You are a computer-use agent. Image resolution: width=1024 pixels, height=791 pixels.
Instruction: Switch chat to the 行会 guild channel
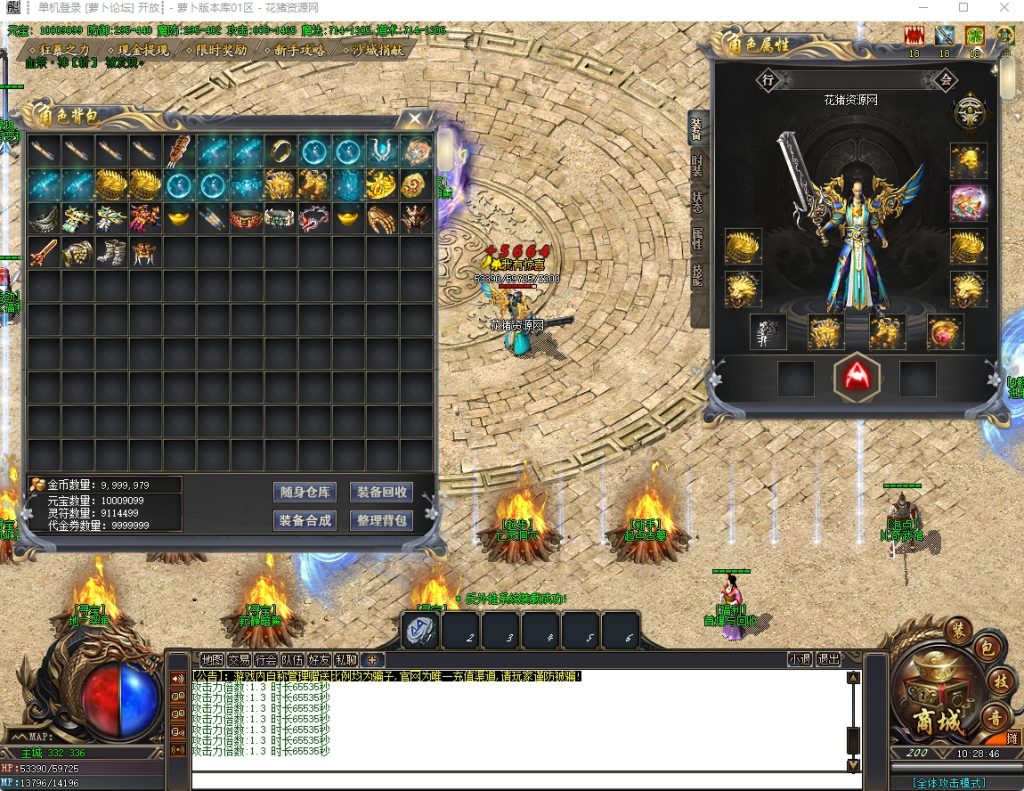(265, 660)
